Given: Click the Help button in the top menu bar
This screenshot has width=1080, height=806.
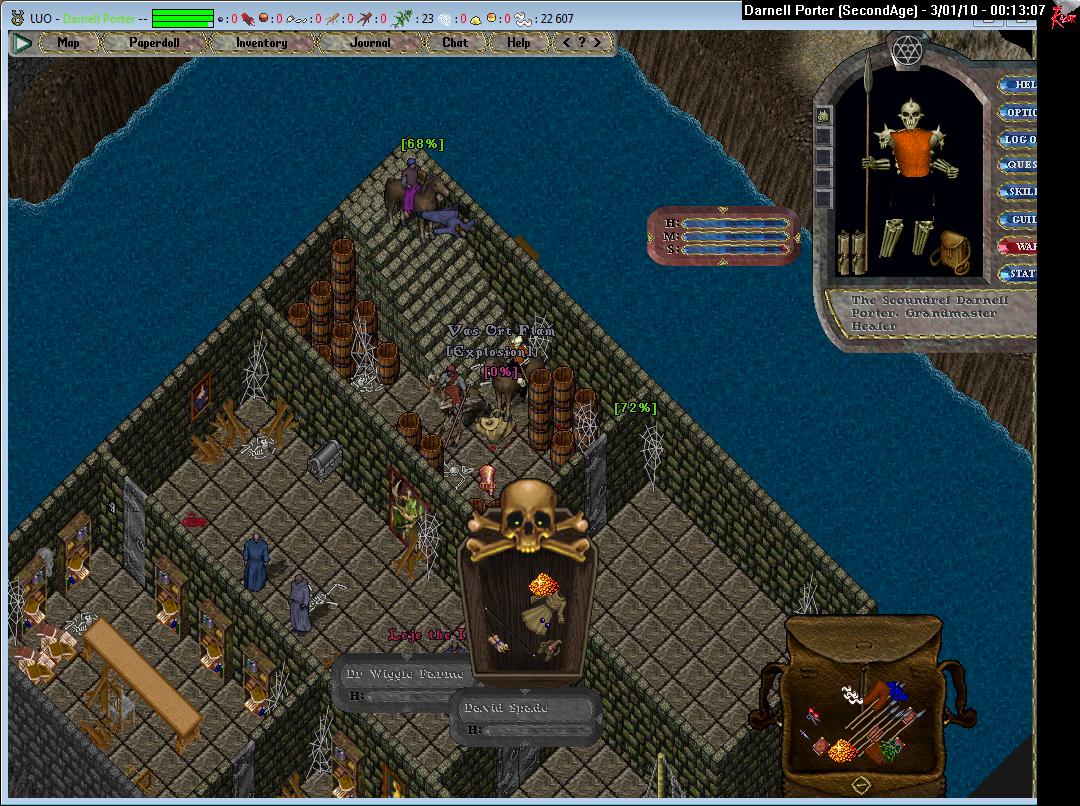Looking at the screenshot, I should (x=518, y=43).
